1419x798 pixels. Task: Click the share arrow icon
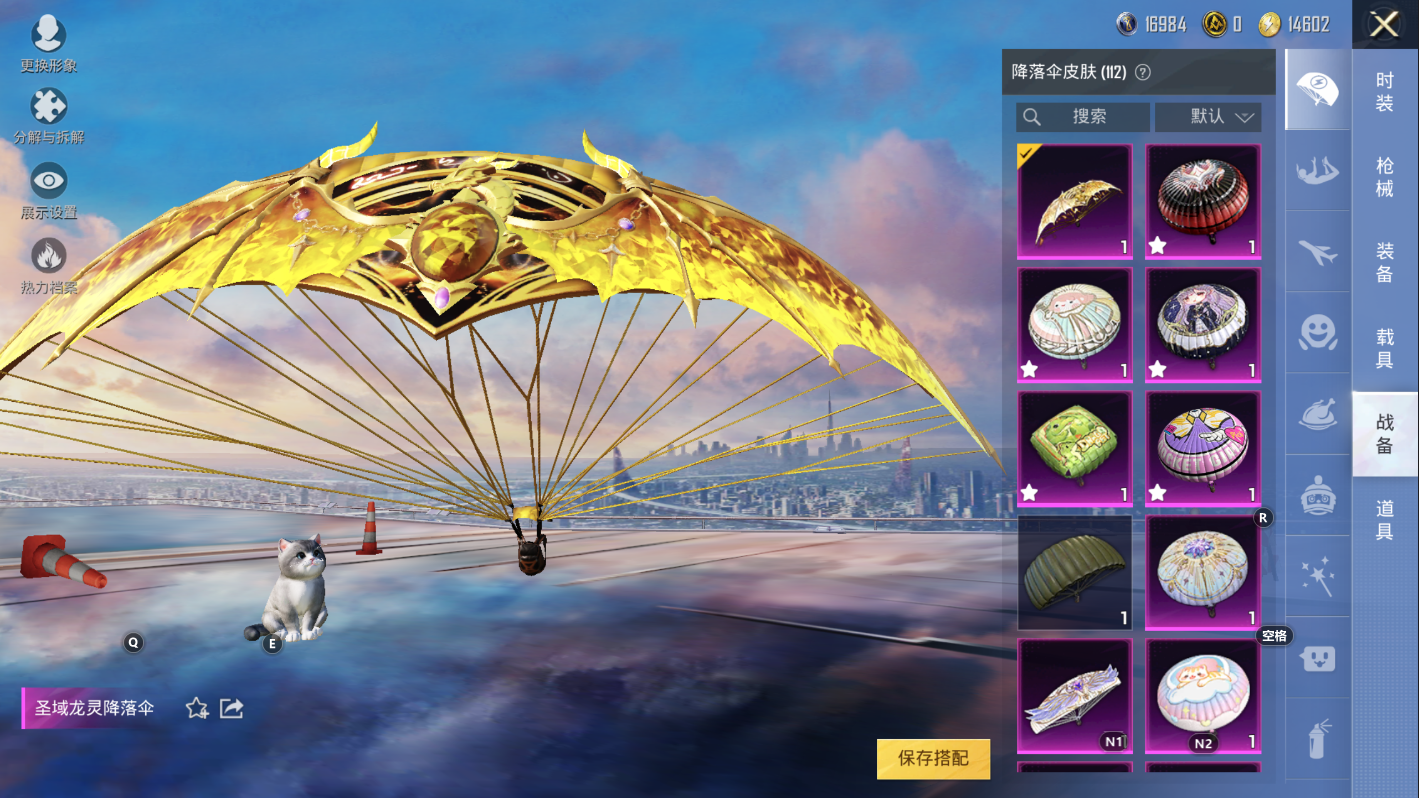point(232,709)
